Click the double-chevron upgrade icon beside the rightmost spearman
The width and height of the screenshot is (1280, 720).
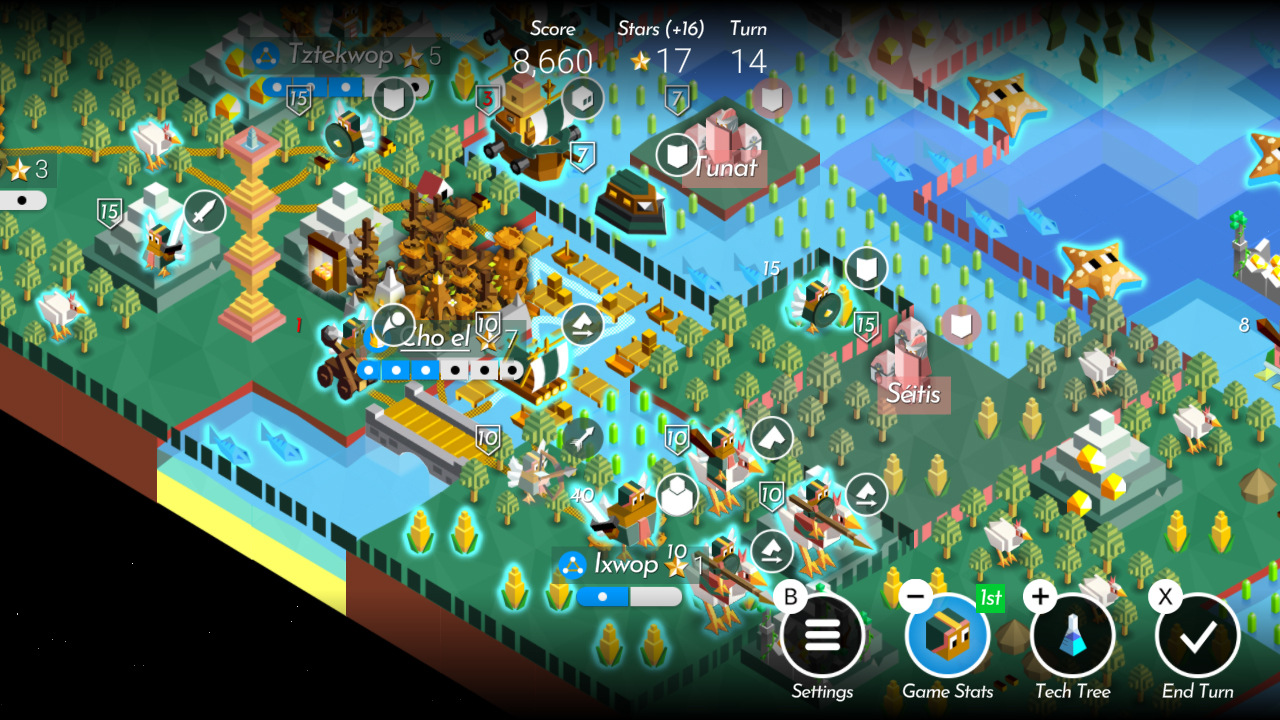click(866, 492)
